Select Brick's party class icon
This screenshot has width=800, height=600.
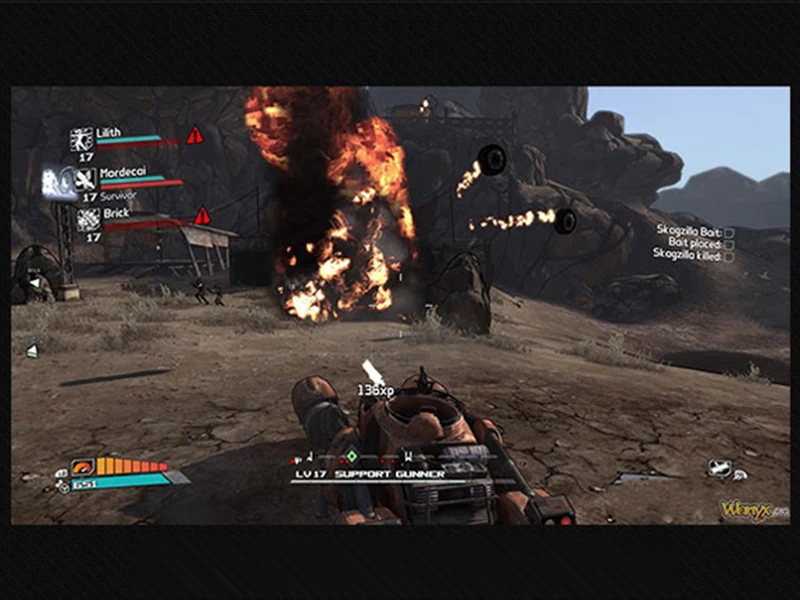89,219
